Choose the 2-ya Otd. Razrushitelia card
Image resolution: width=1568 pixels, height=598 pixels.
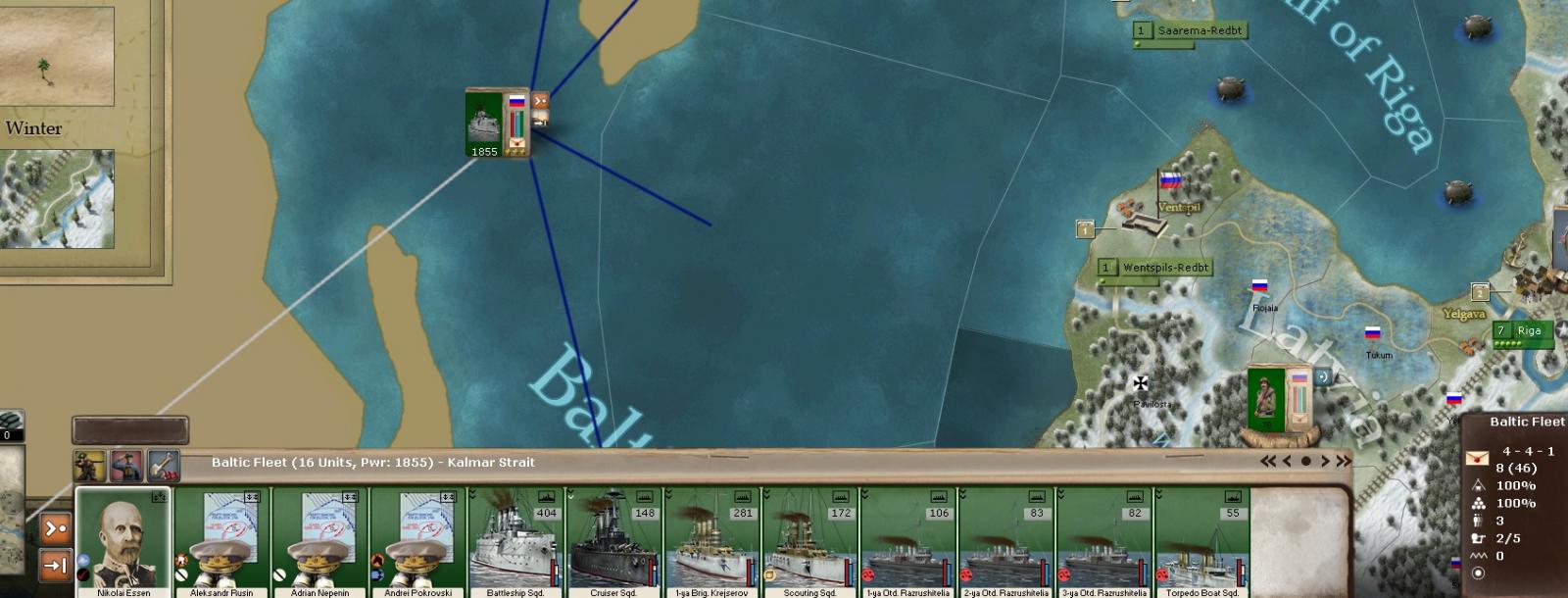tap(1005, 541)
